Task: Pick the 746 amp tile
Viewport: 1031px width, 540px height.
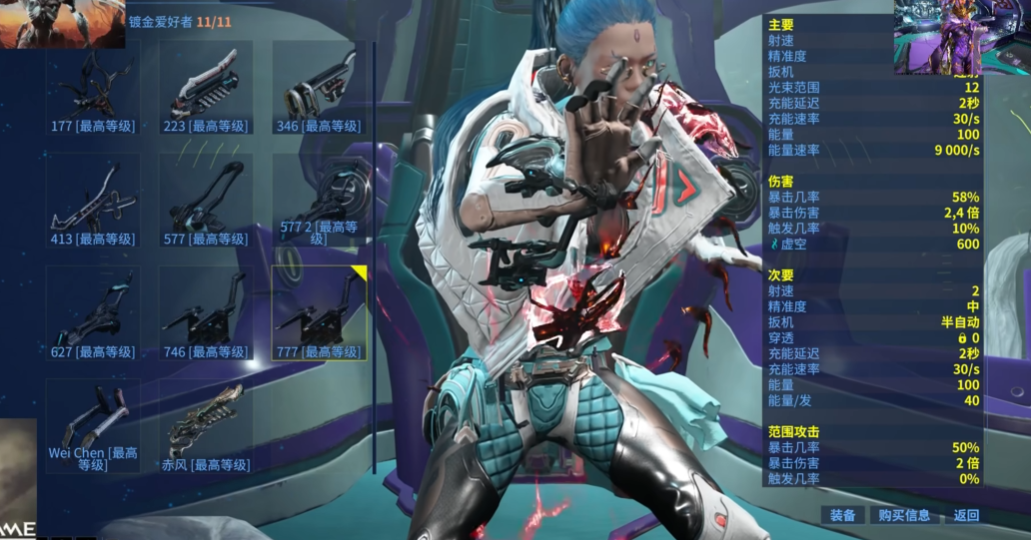Action: click(x=206, y=313)
